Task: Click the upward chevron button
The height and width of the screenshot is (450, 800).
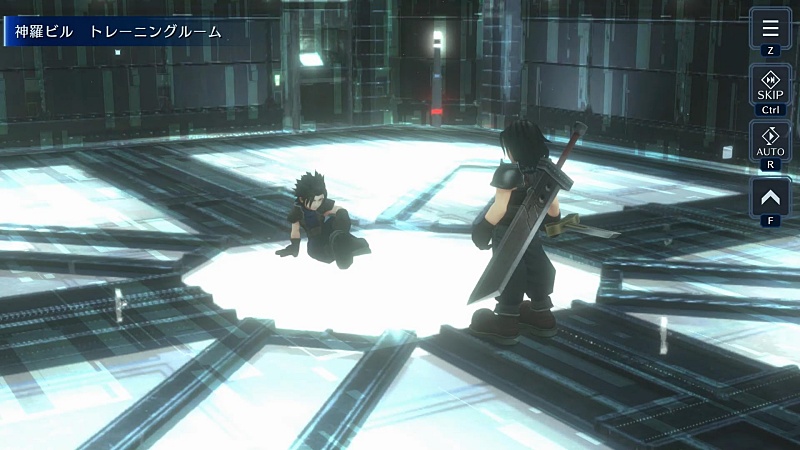Action: click(x=770, y=197)
